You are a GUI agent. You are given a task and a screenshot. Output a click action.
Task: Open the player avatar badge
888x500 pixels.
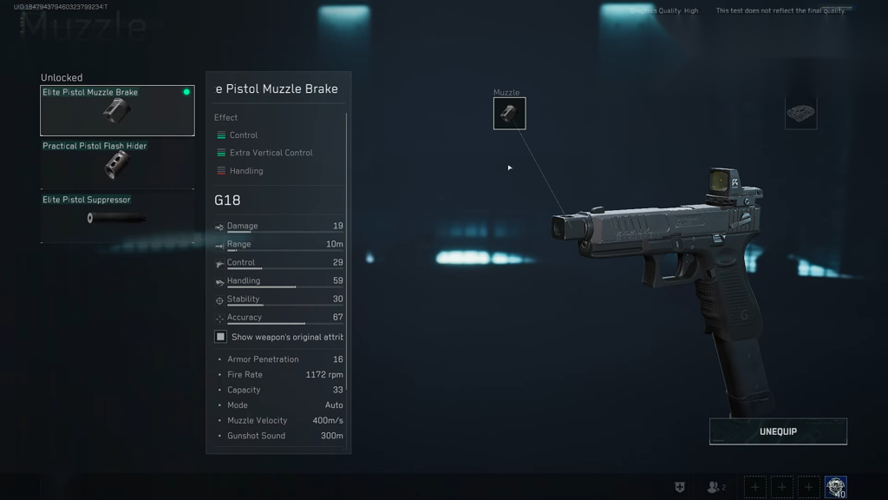click(x=835, y=487)
